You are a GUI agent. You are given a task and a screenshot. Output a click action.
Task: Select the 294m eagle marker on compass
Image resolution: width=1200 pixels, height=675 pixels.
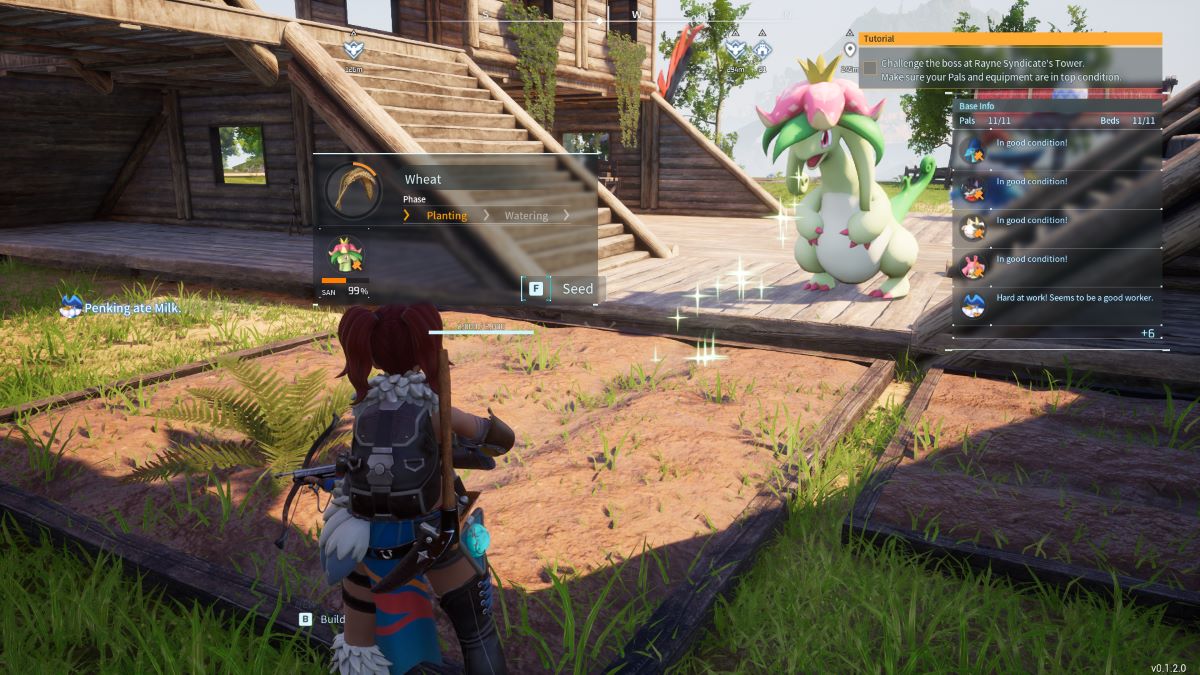[x=736, y=48]
